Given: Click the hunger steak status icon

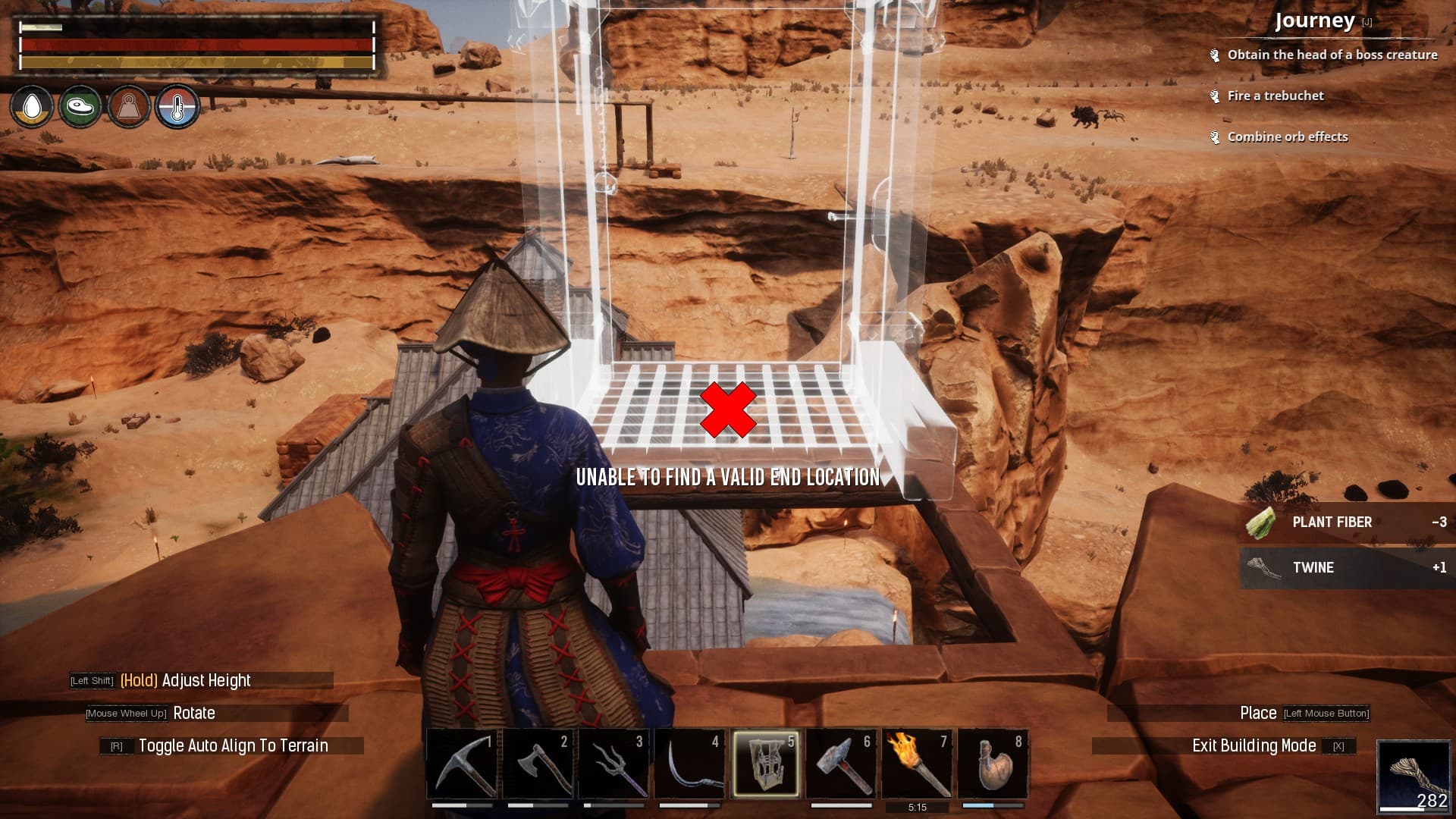Looking at the screenshot, I should [x=80, y=108].
